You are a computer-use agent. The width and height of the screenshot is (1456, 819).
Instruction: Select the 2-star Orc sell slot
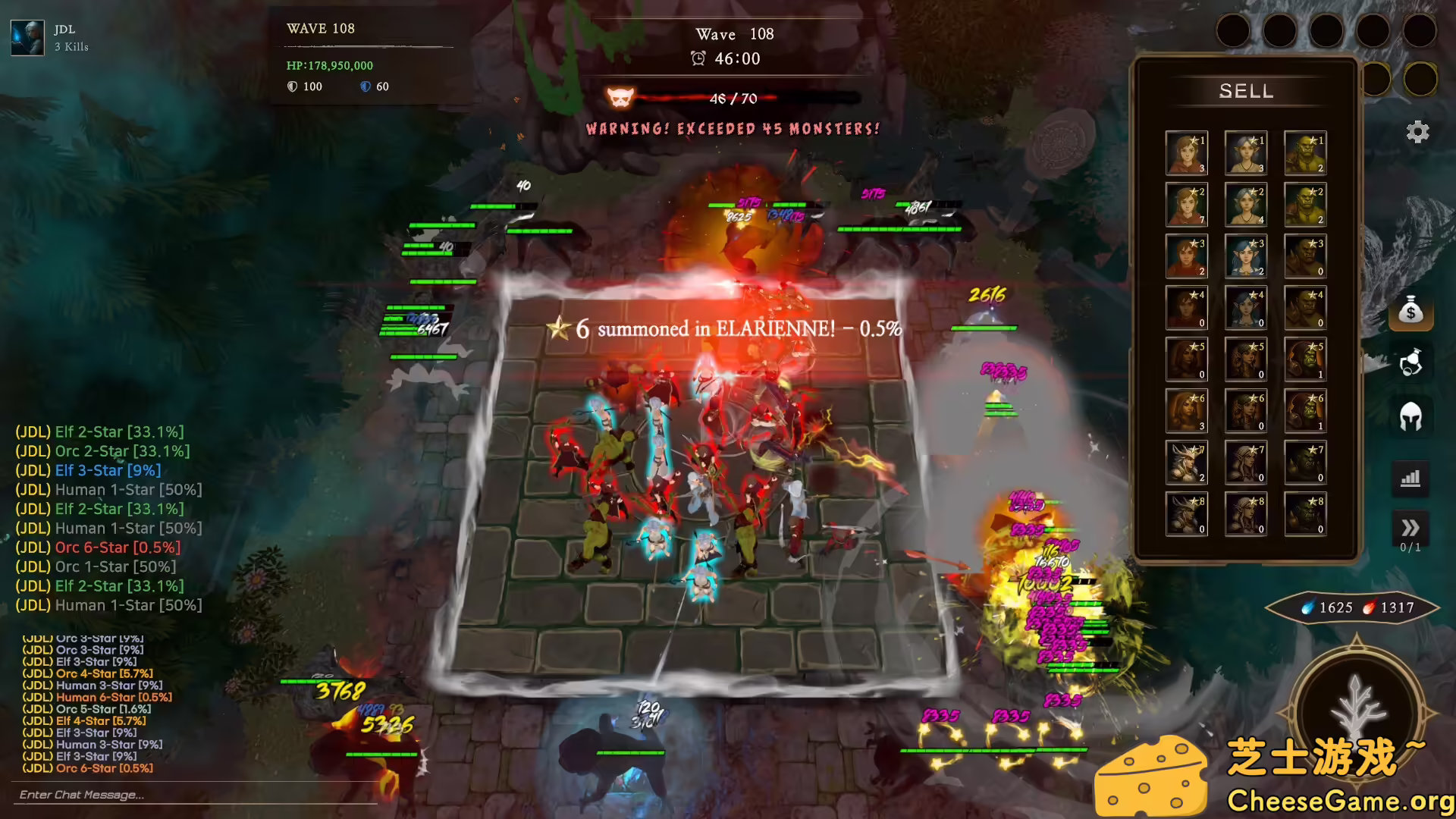(x=1305, y=205)
